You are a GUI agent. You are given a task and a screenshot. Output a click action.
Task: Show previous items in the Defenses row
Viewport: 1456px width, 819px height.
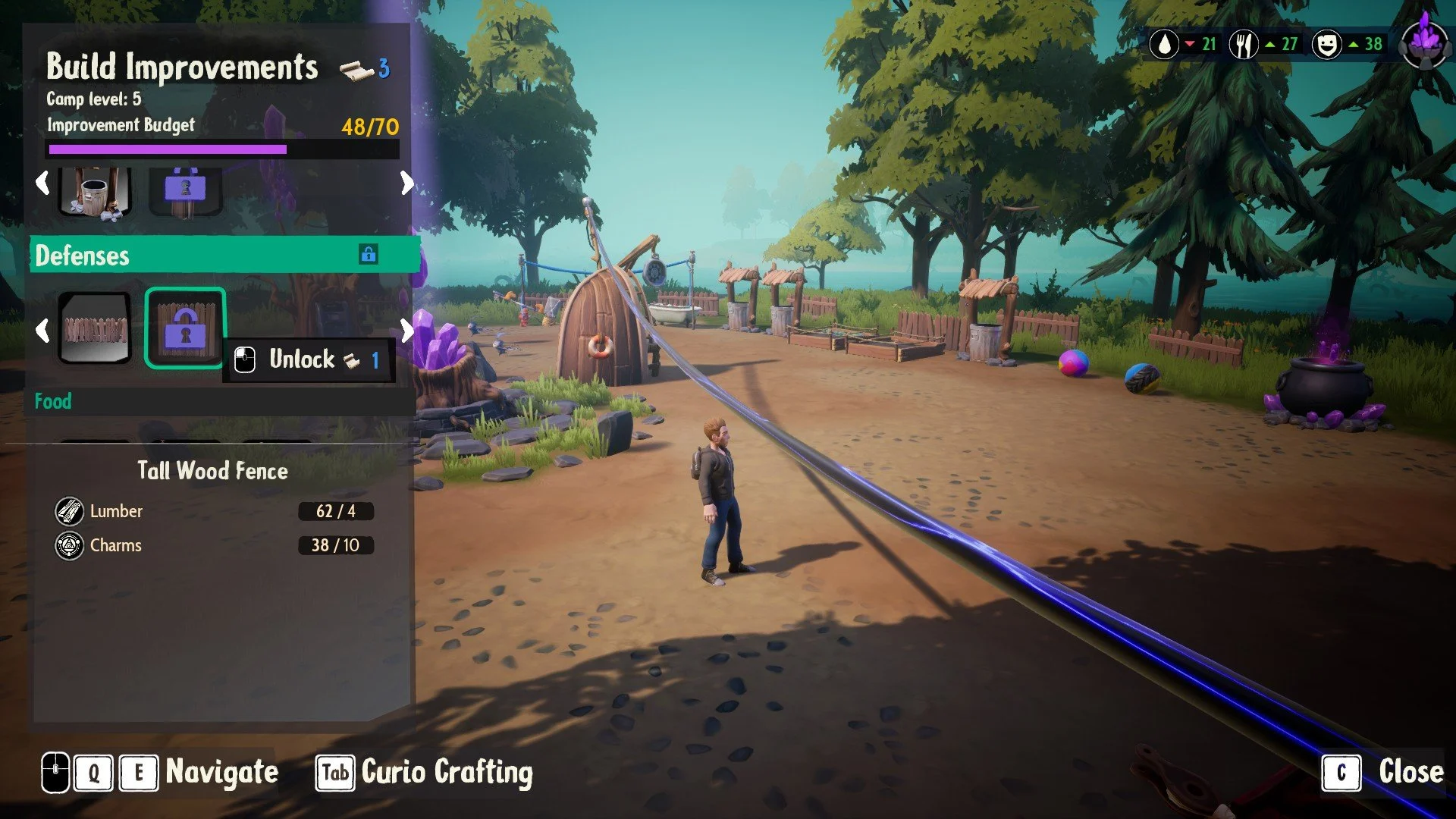[43, 329]
